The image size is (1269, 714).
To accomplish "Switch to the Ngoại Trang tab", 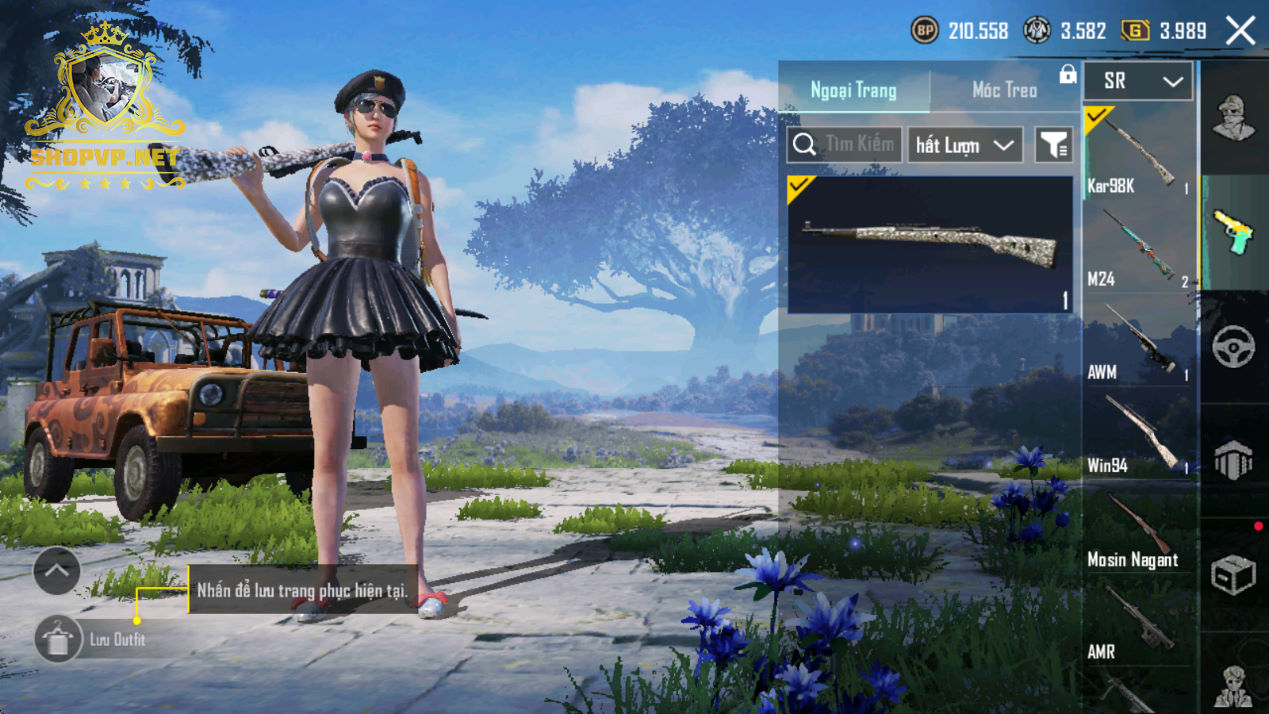I will pos(853,91).
